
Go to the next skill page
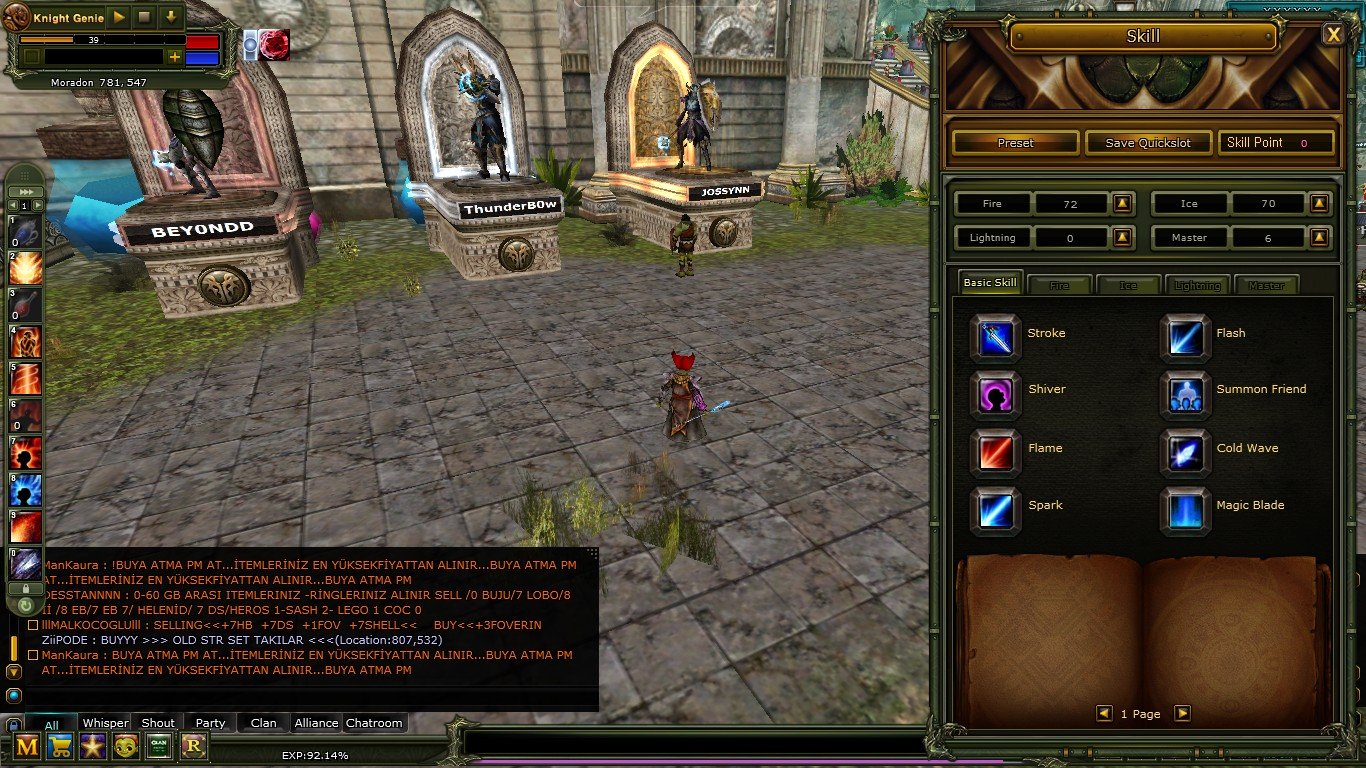[1182, 713]
